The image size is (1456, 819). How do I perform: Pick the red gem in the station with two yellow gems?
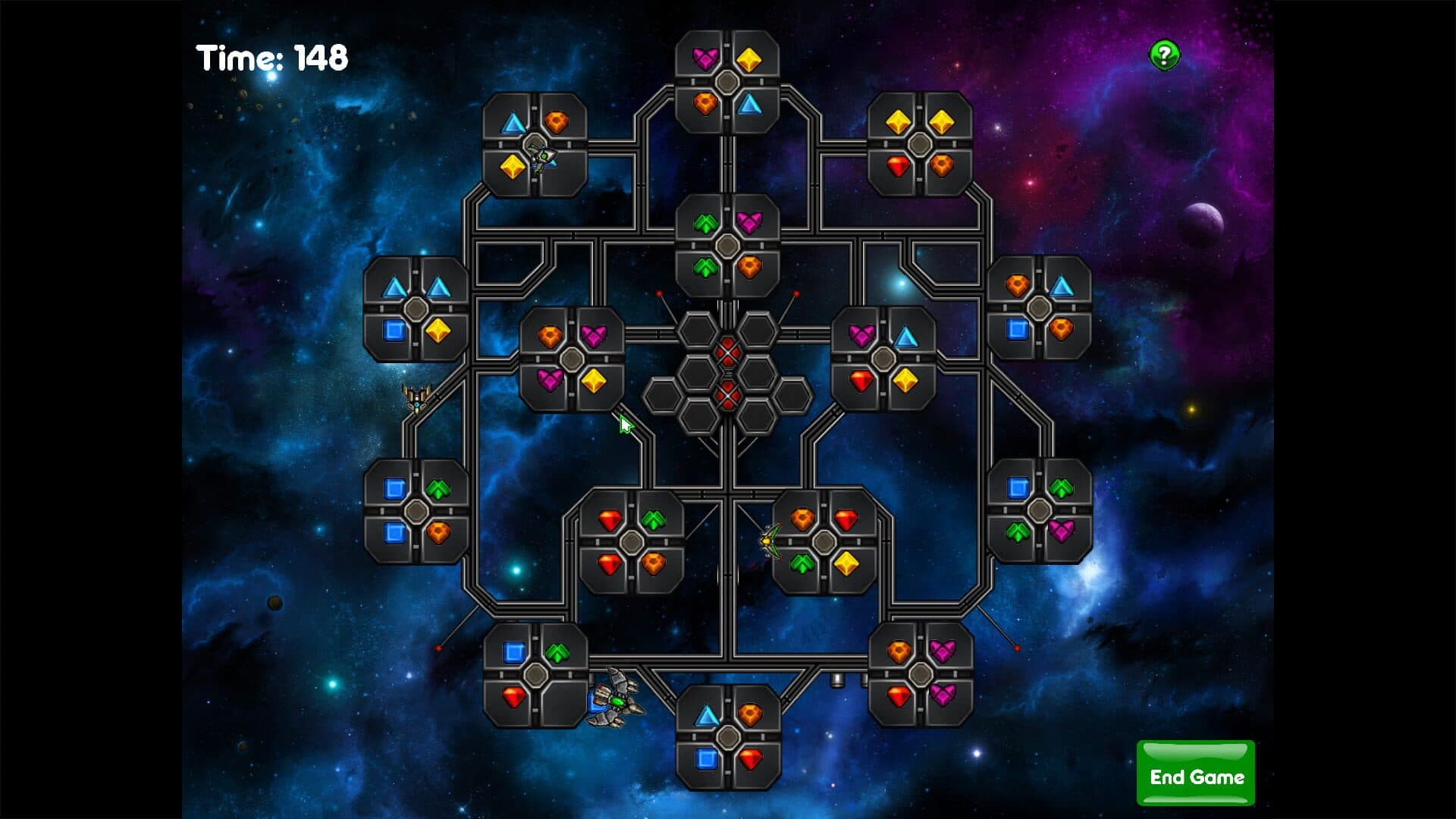point(899,166)
